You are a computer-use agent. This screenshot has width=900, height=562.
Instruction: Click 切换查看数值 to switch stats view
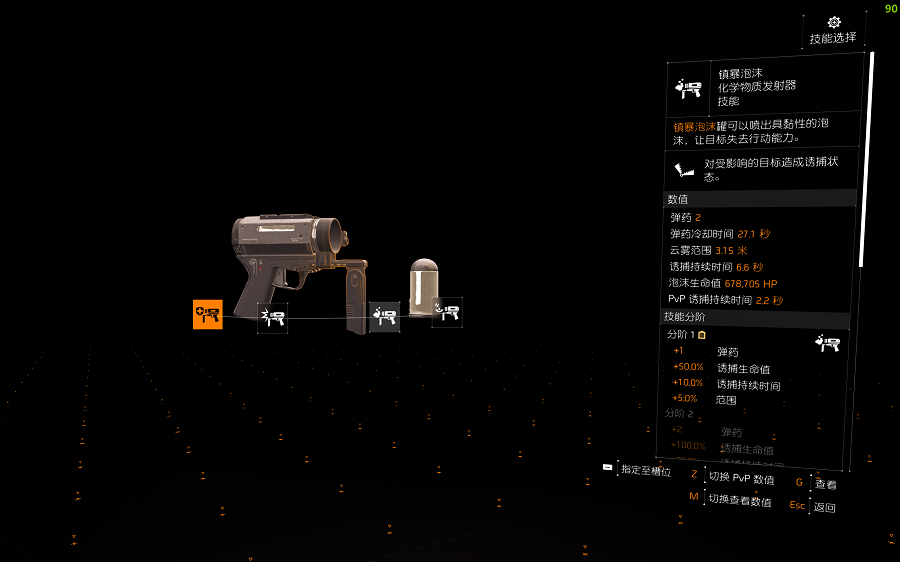click(739, 500)
